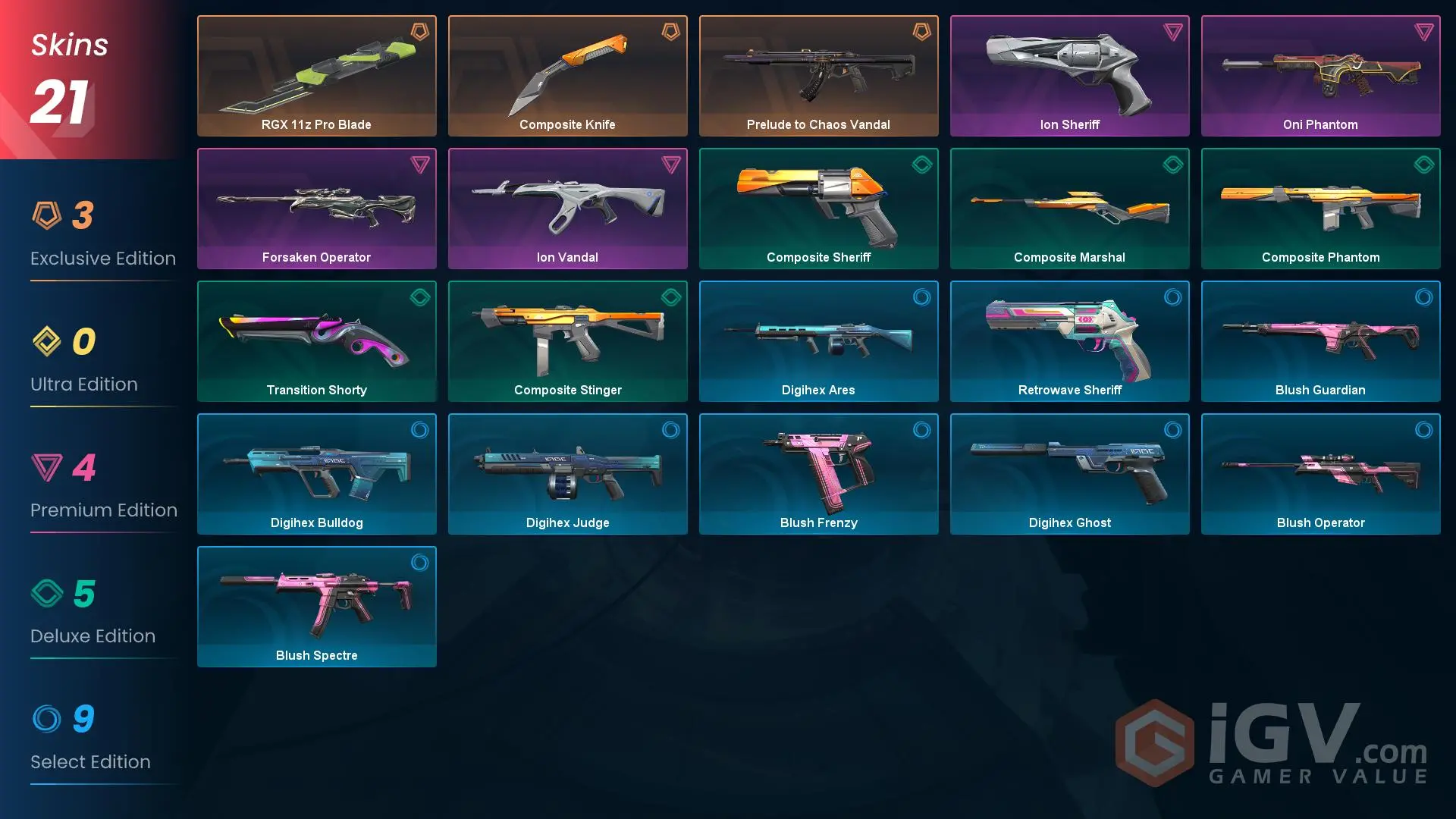Select the Retrowave Sheriff skin thumbnail
The width and height of the screenshot is (1456, 819).
[1069, 340]
